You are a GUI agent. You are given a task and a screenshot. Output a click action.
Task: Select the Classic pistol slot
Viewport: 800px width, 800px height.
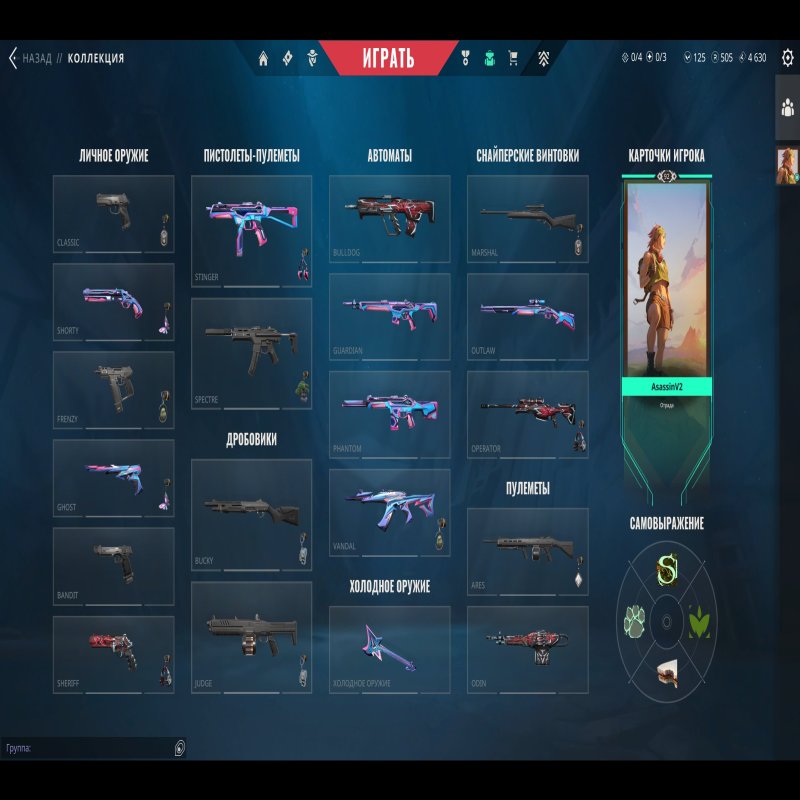113,213
